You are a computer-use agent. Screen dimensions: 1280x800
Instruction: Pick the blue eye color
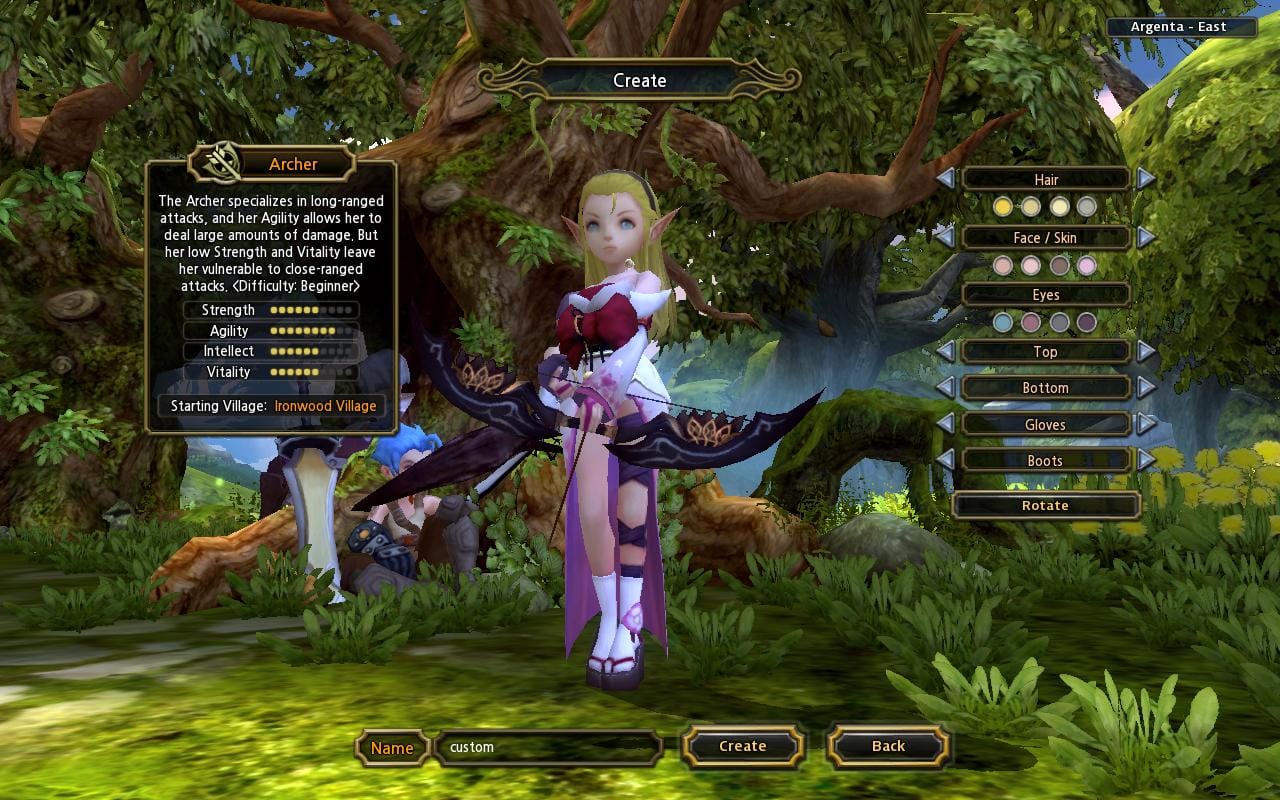[x=1005, y=323]
